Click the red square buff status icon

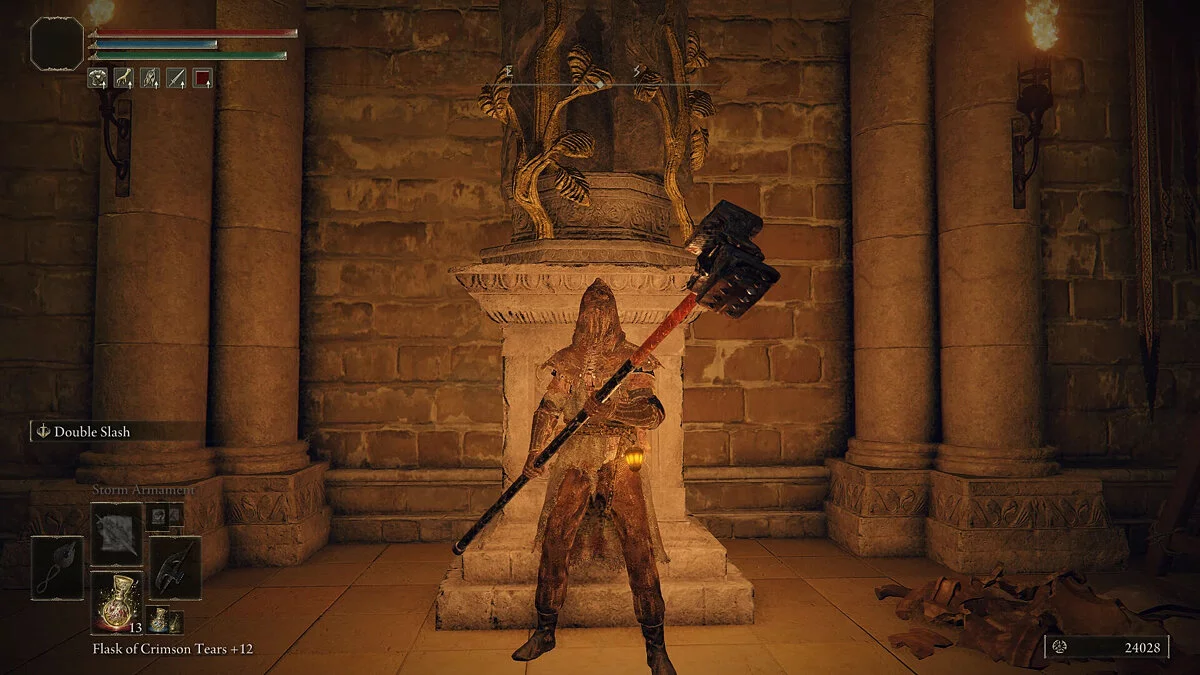coord(202,76)
